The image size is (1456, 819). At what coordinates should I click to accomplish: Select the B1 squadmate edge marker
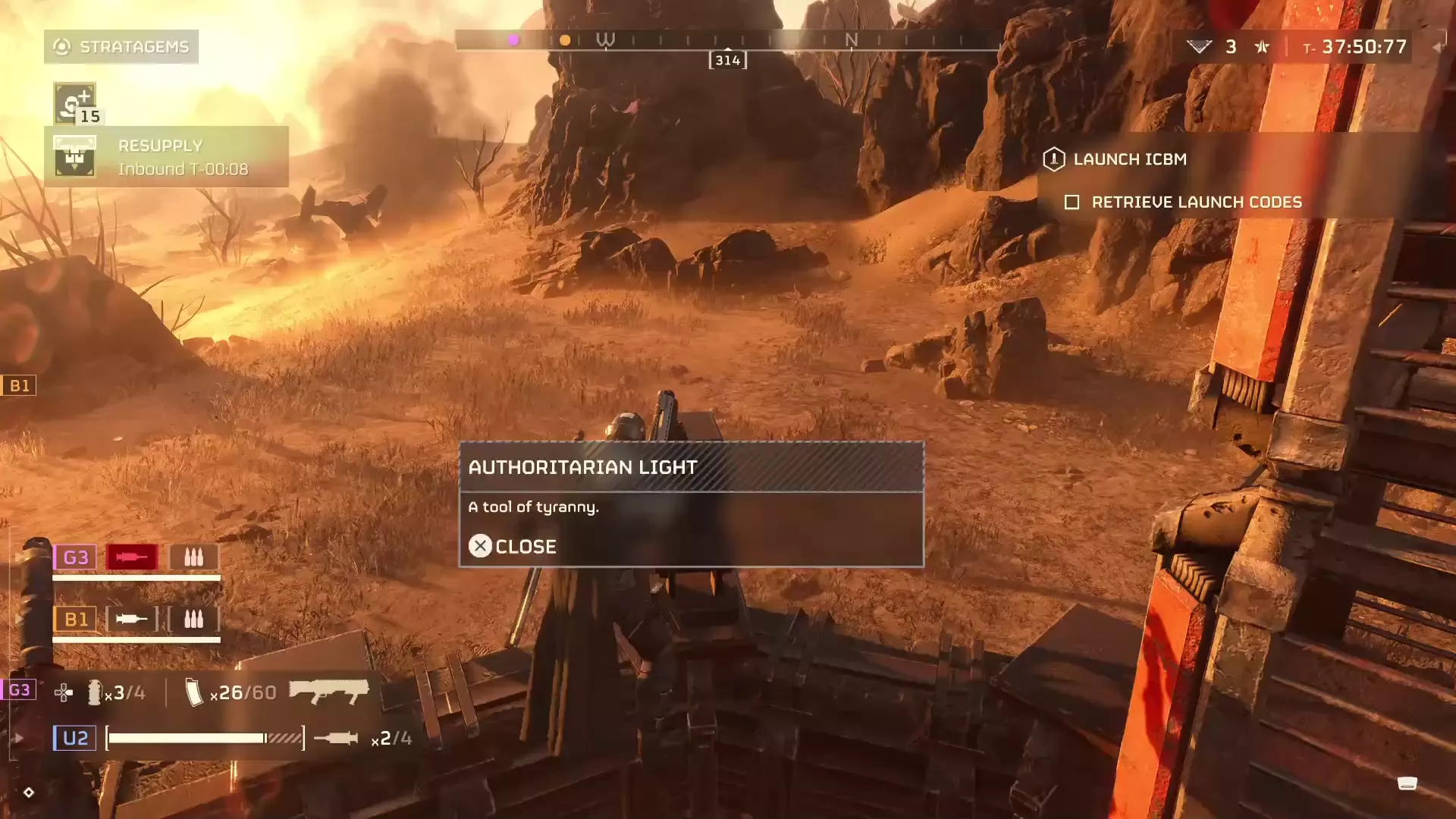[19, 385]
